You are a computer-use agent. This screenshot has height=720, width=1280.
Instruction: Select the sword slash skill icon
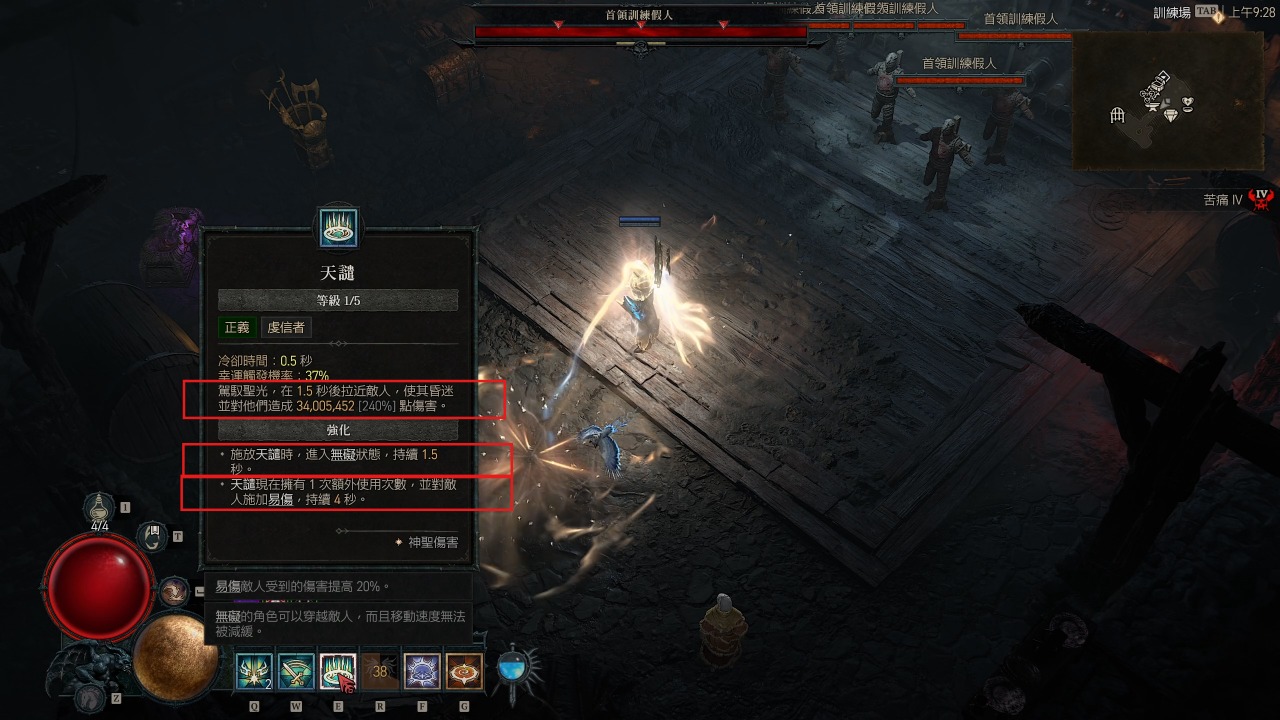pyautogui.click(x=296, y=671)
